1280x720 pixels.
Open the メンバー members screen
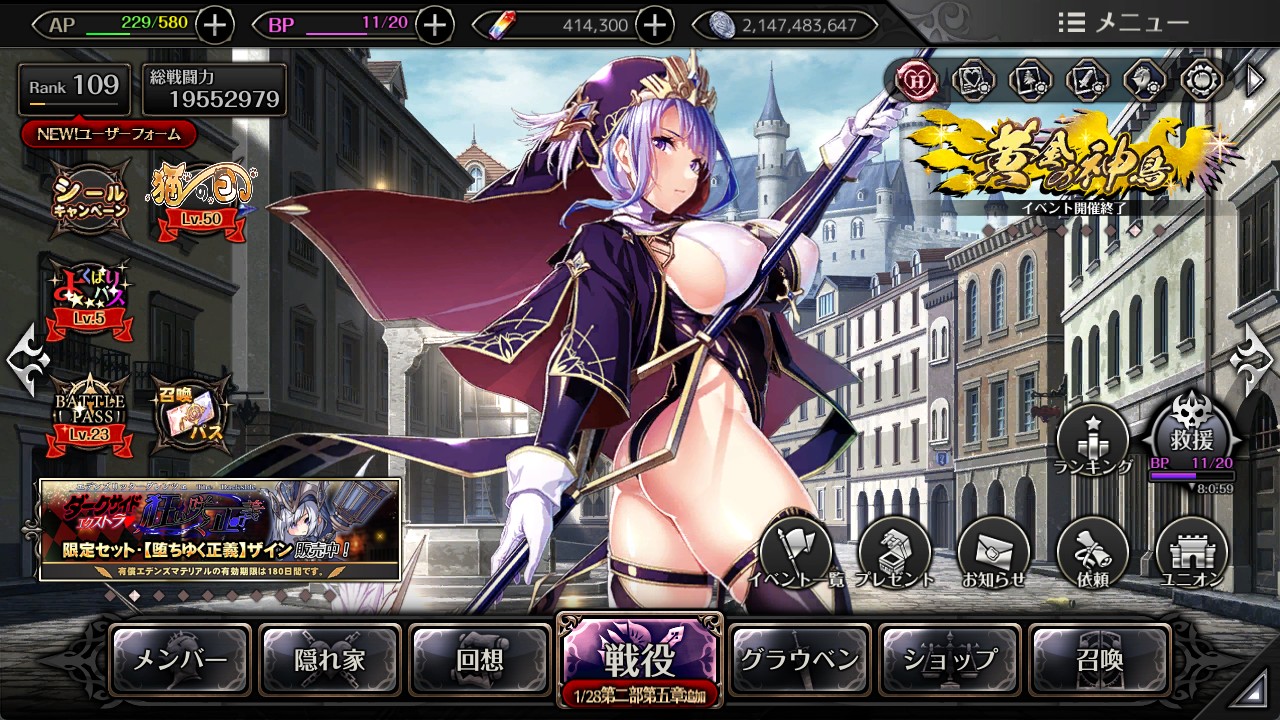(x=180, y=660)
